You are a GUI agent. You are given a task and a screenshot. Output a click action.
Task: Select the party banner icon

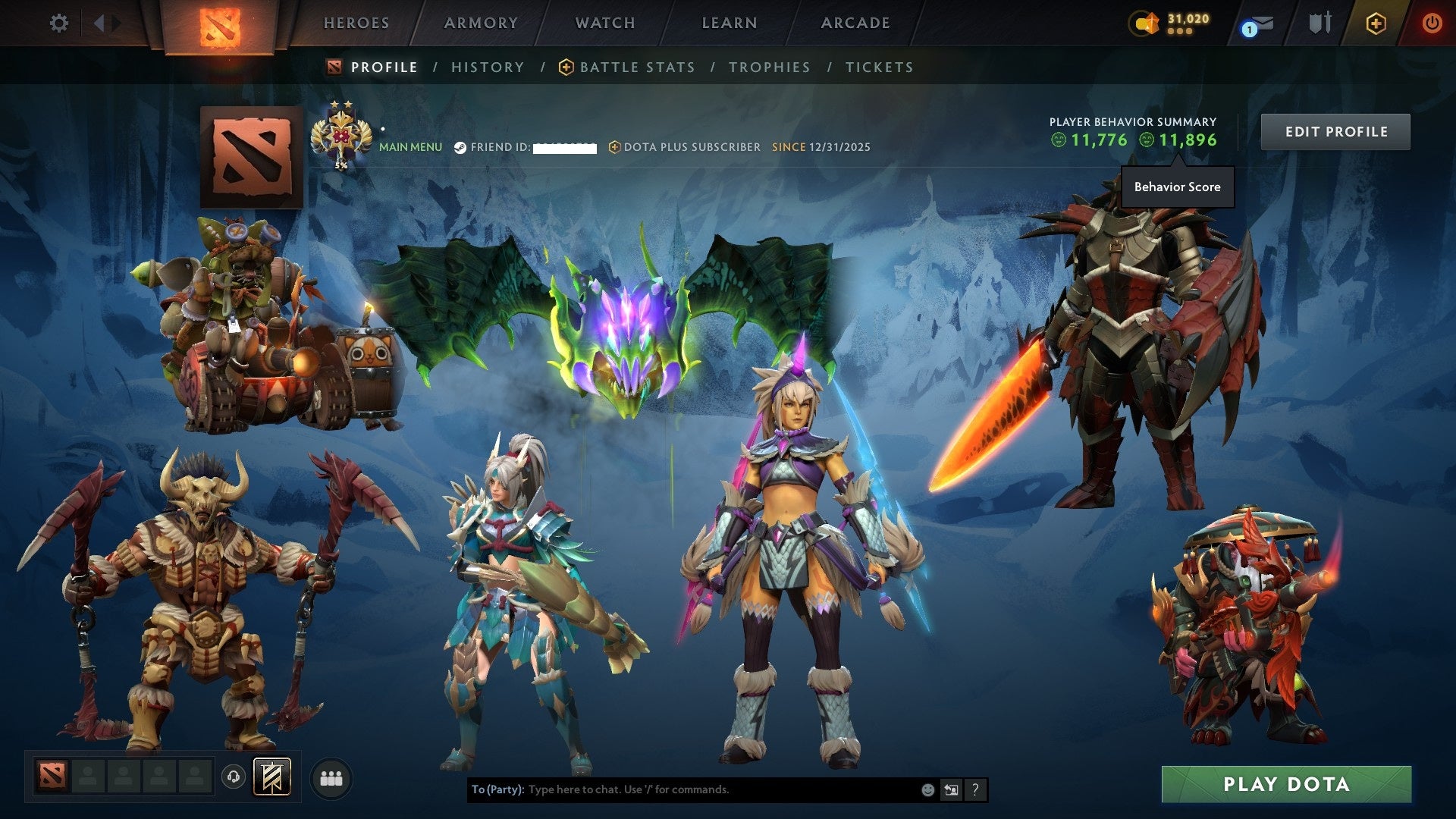[x=273, y=777]
